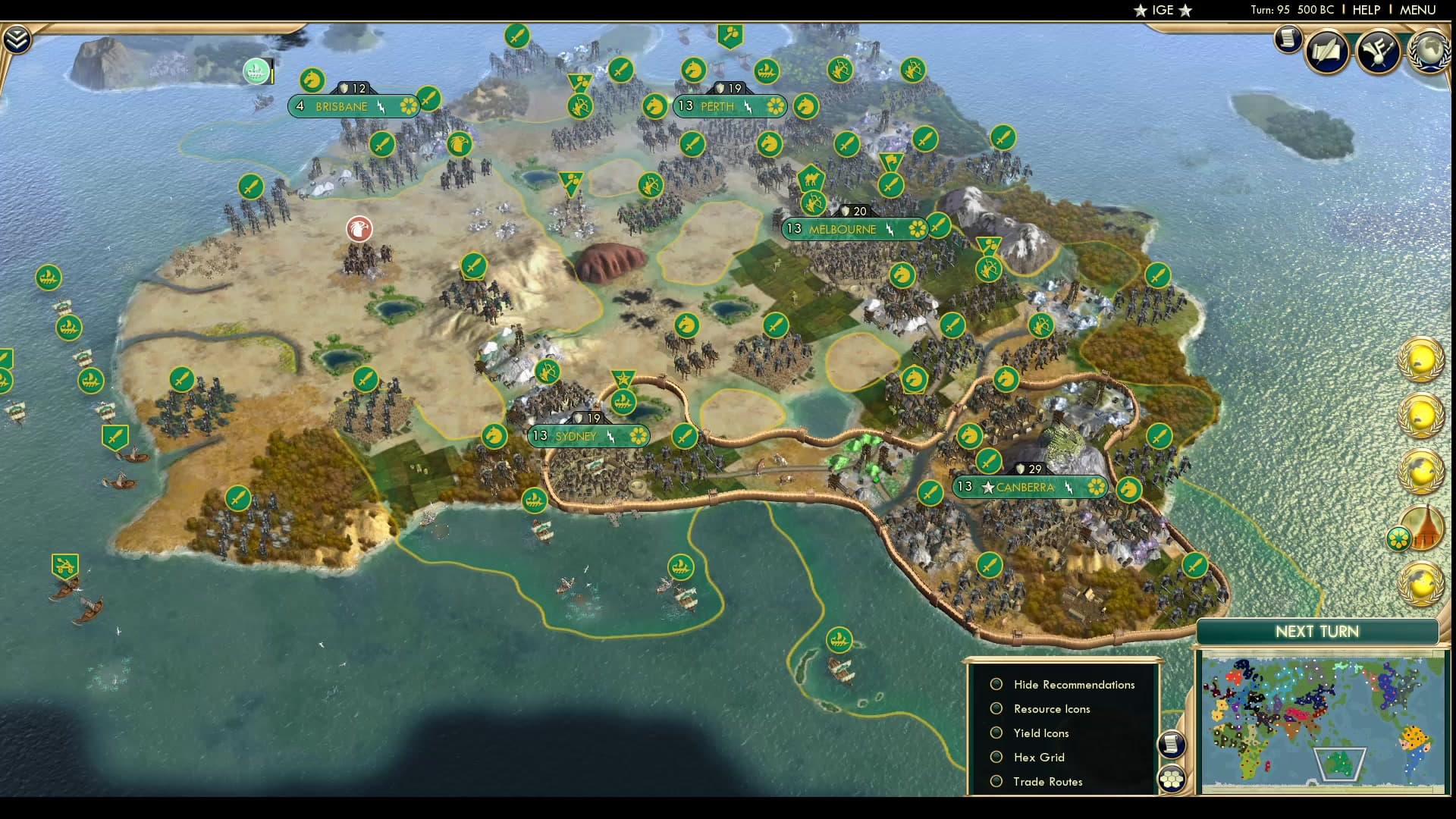Toggle Hide Recommendations option
The width and height of the screenshot is (1456, 819).
tap(996, 684)
